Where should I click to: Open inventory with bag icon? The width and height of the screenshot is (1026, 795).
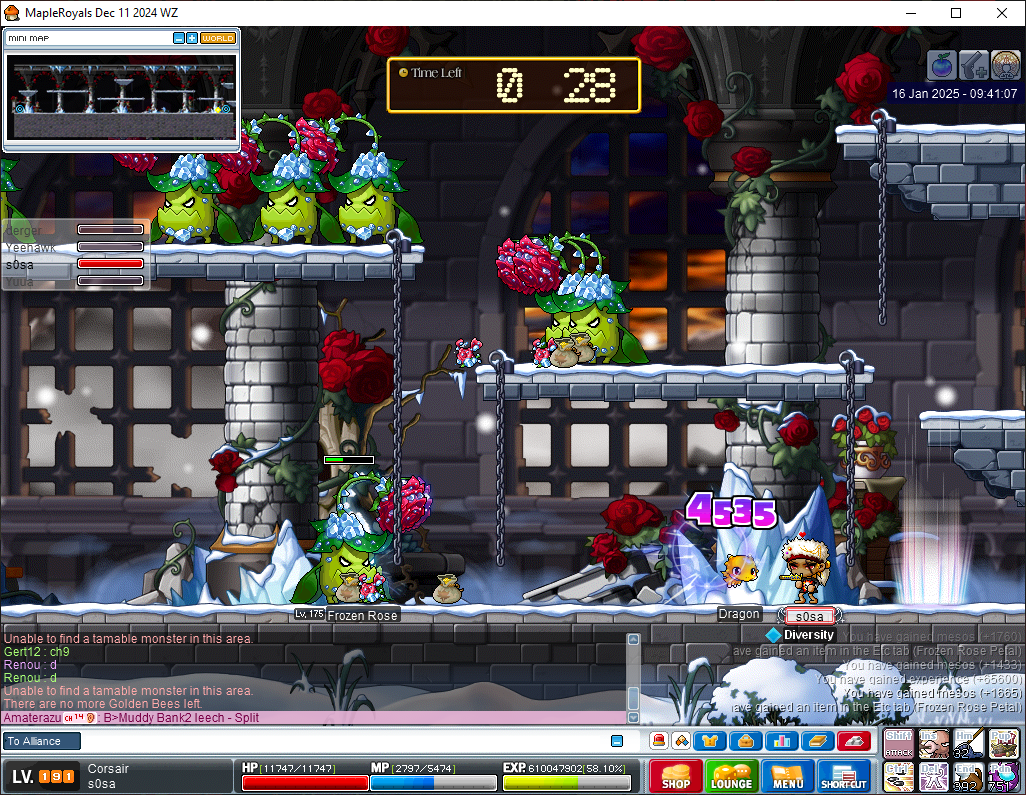746,741
